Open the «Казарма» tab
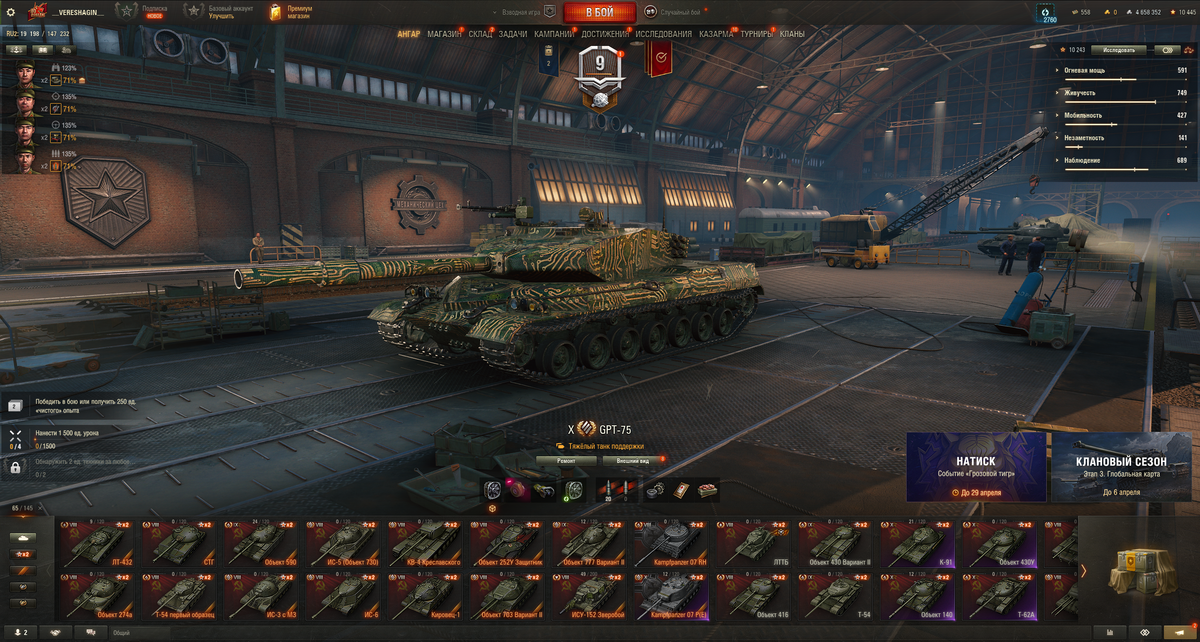 click(x=716, y=34)
